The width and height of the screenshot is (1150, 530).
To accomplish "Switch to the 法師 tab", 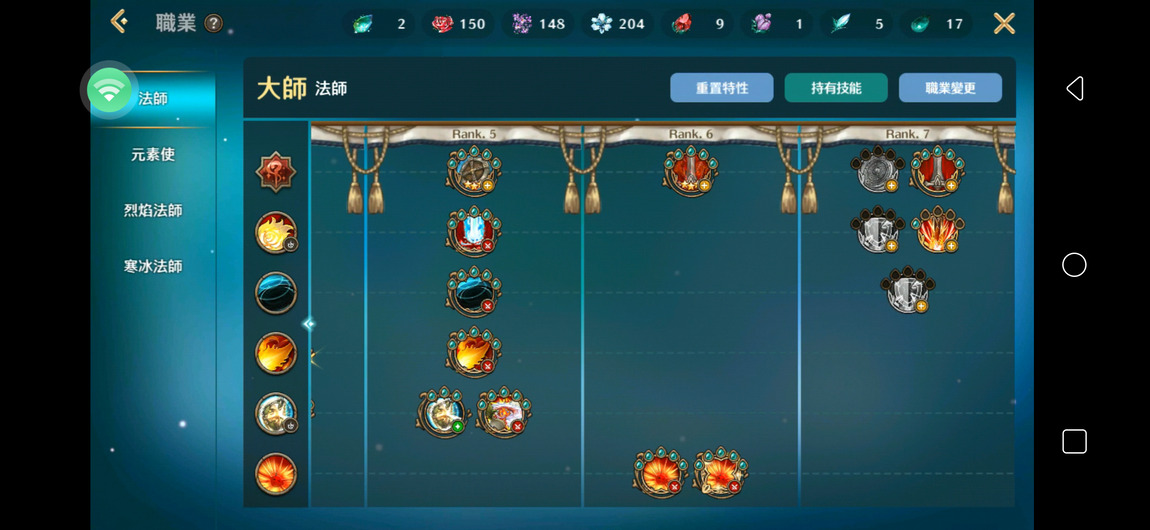I will click(x=153, y=99).
